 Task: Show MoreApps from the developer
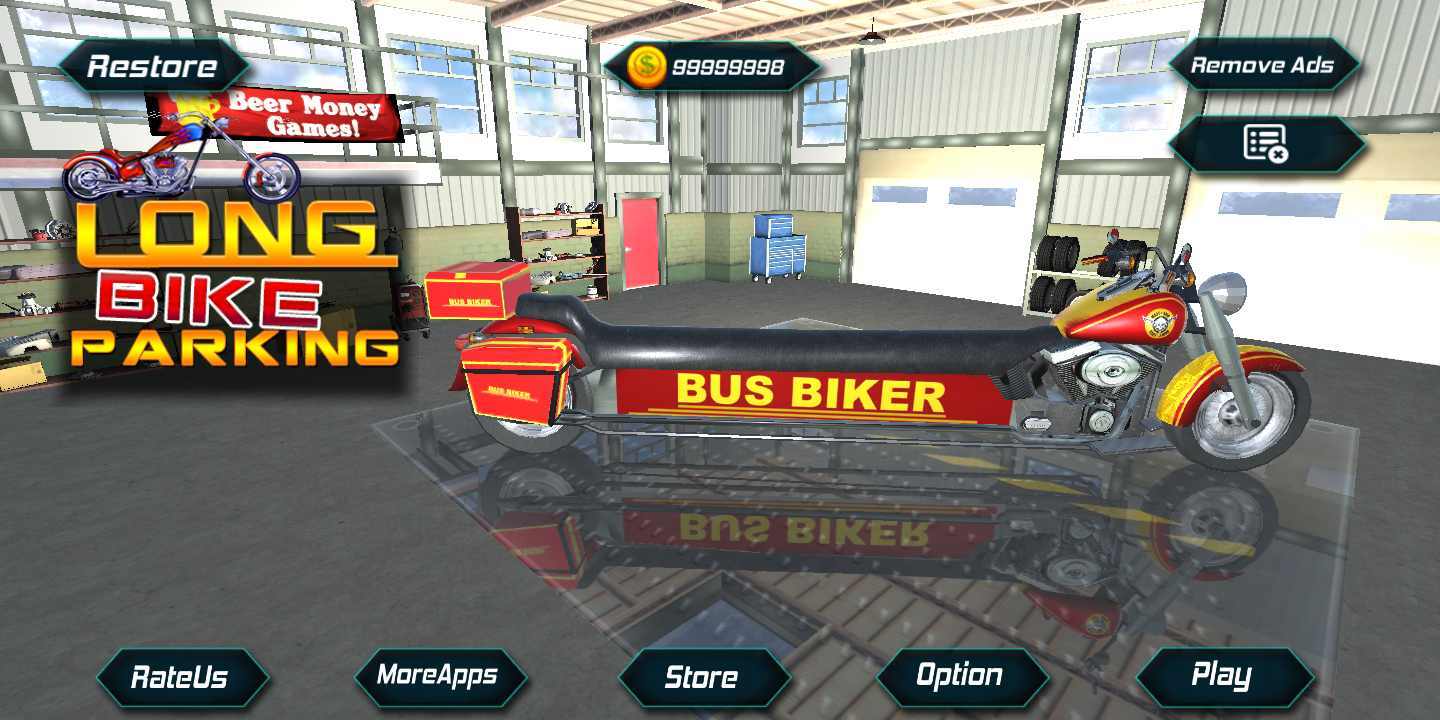438,676
